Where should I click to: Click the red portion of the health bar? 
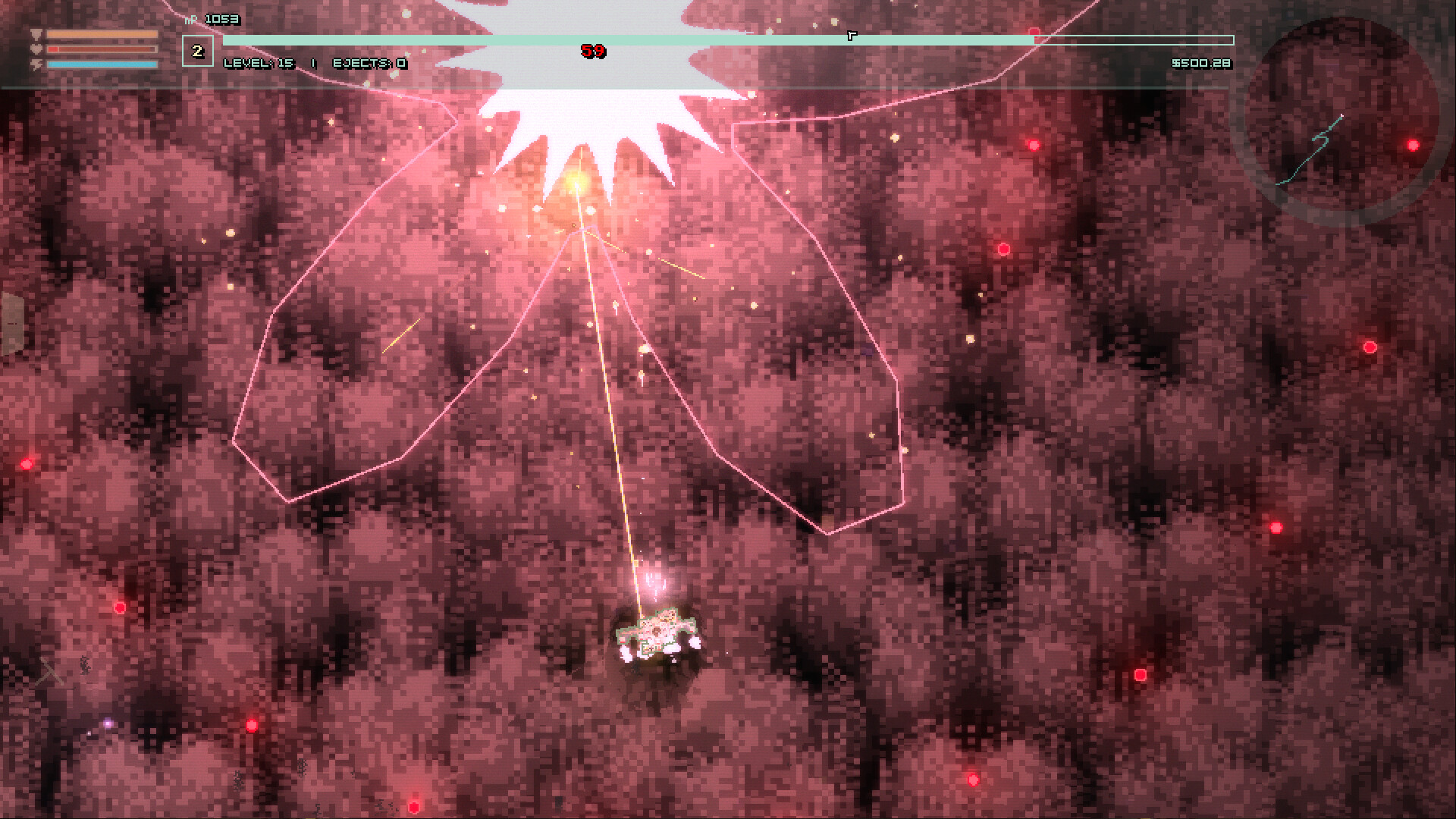point(53,49)
